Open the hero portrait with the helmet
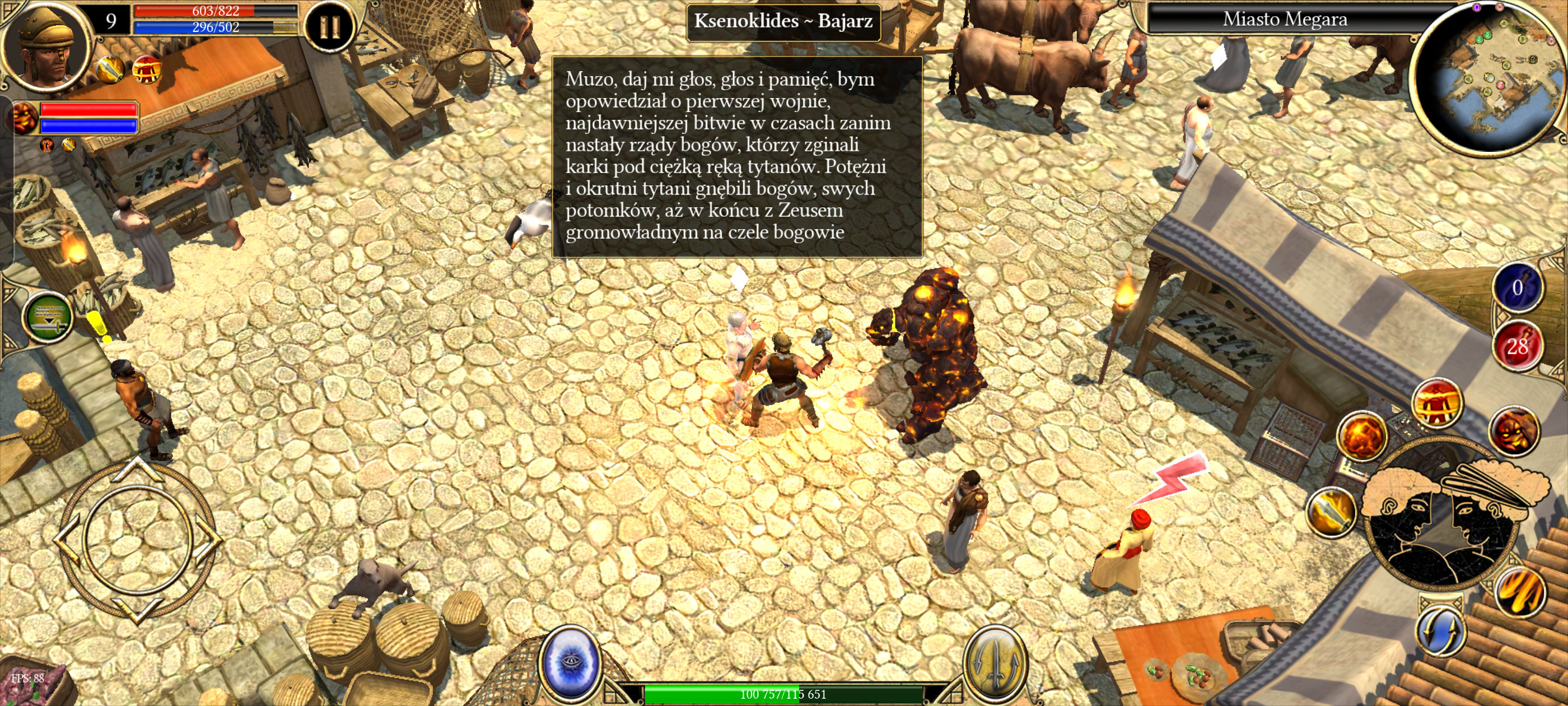This screenshot has width=1568, height=706. pyautogui.click(x=46, y=48)
